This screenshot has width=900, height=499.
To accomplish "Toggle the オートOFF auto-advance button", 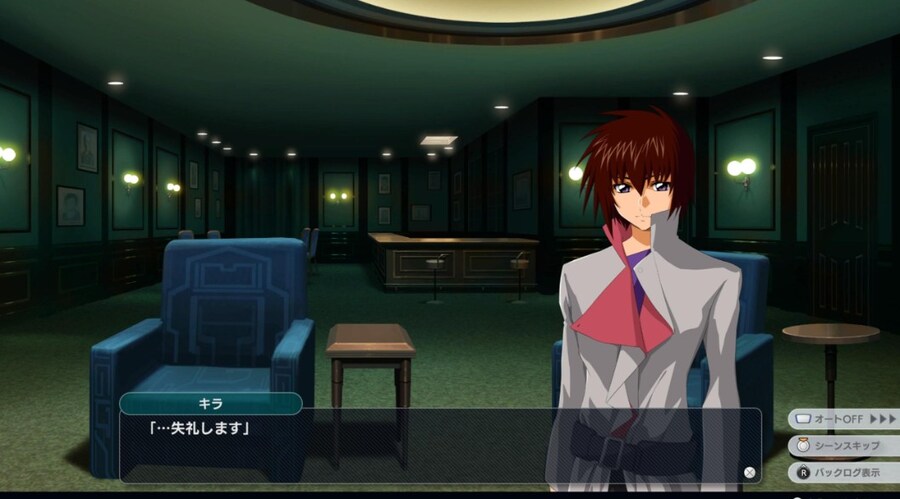I will (x=843, y=418).
